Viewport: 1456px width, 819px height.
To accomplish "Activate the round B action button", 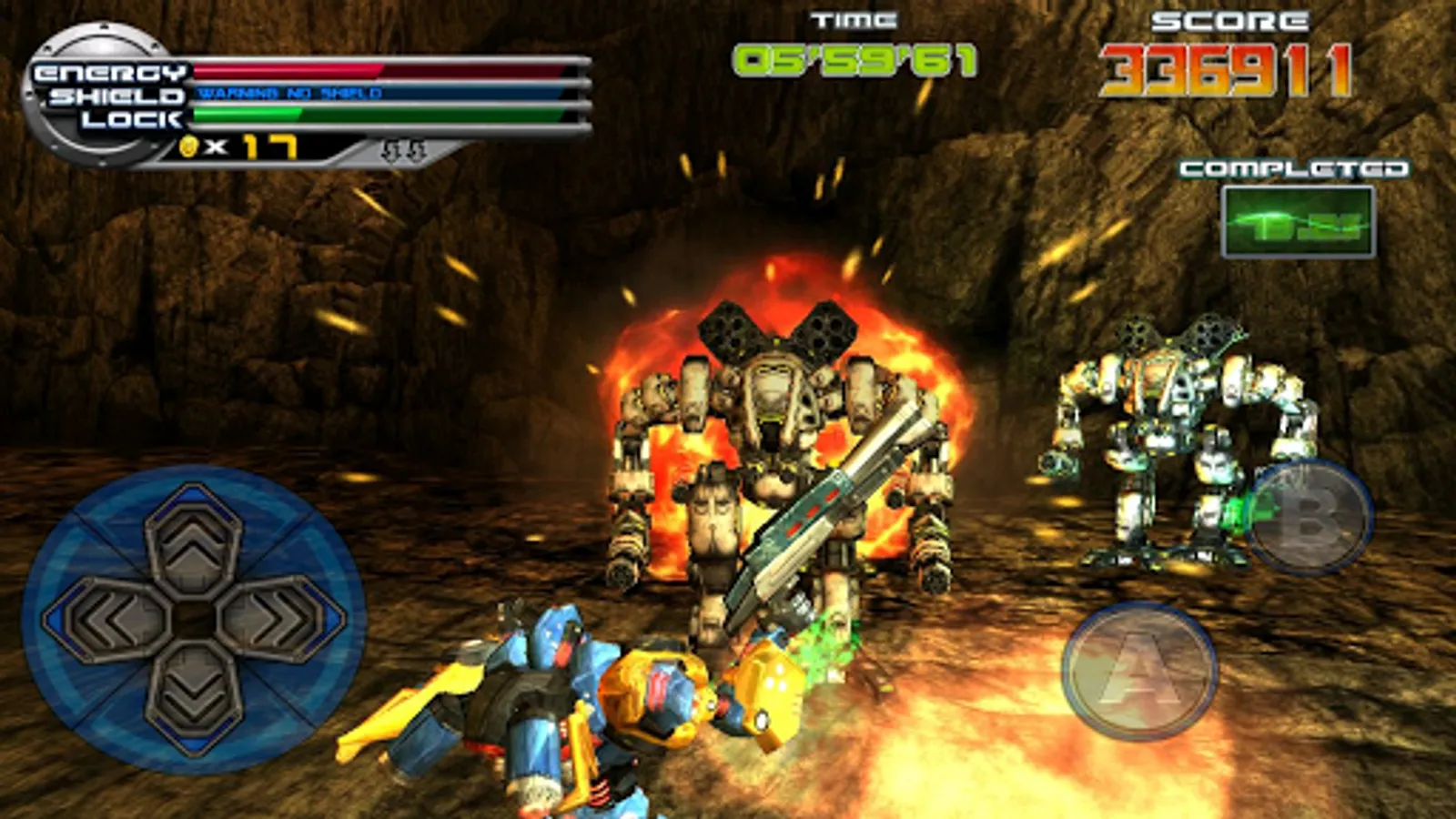I will [1309, 517].
